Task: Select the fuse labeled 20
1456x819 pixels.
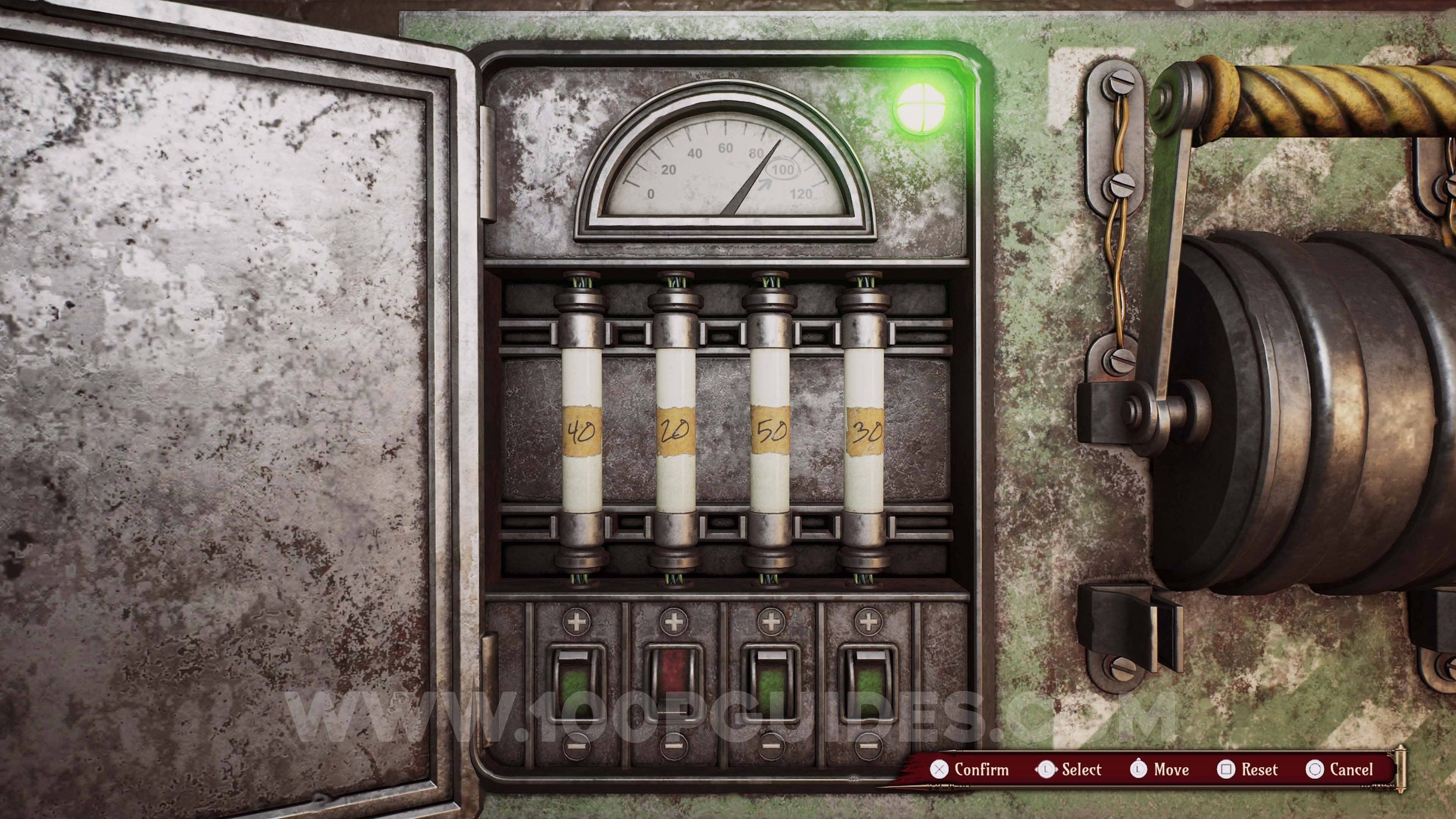Action: [x=675, y=431]
